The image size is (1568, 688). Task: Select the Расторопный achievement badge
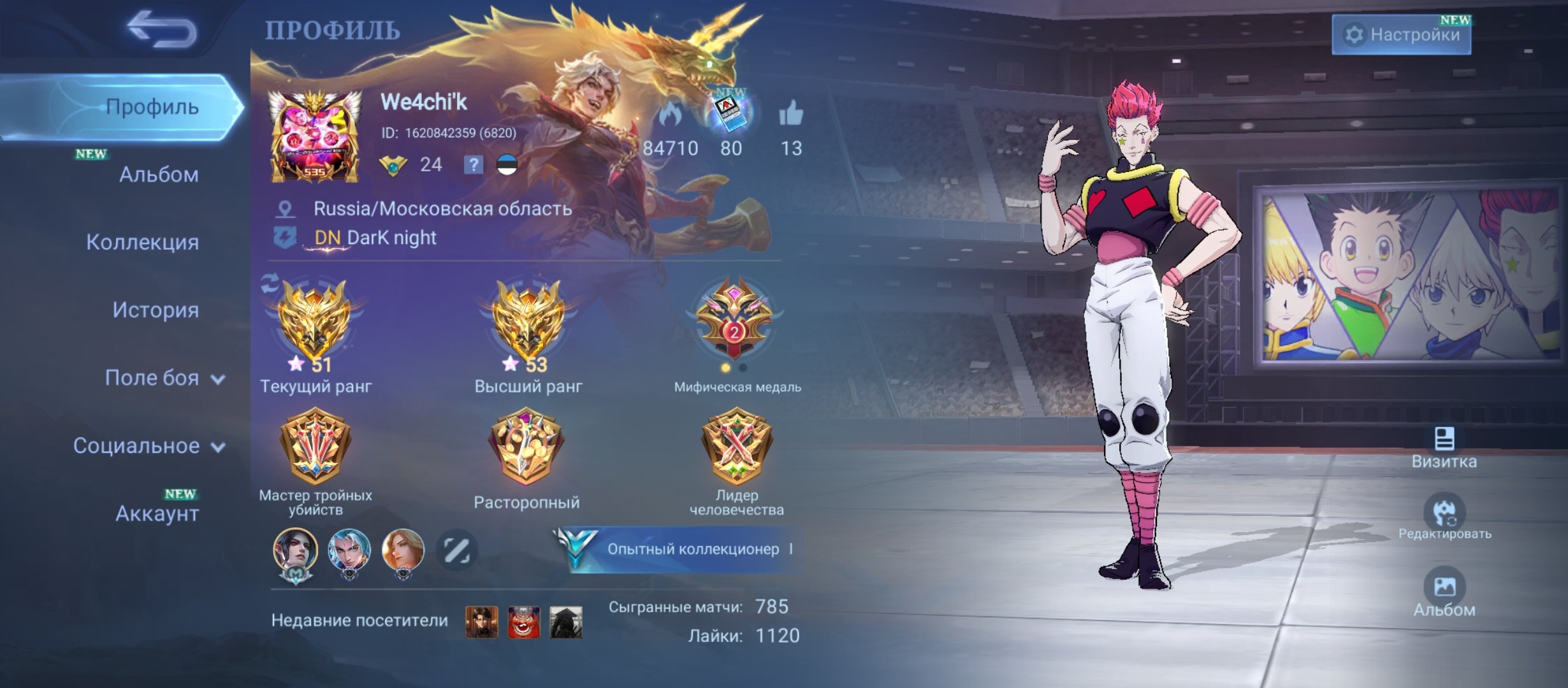click(526, 446)
